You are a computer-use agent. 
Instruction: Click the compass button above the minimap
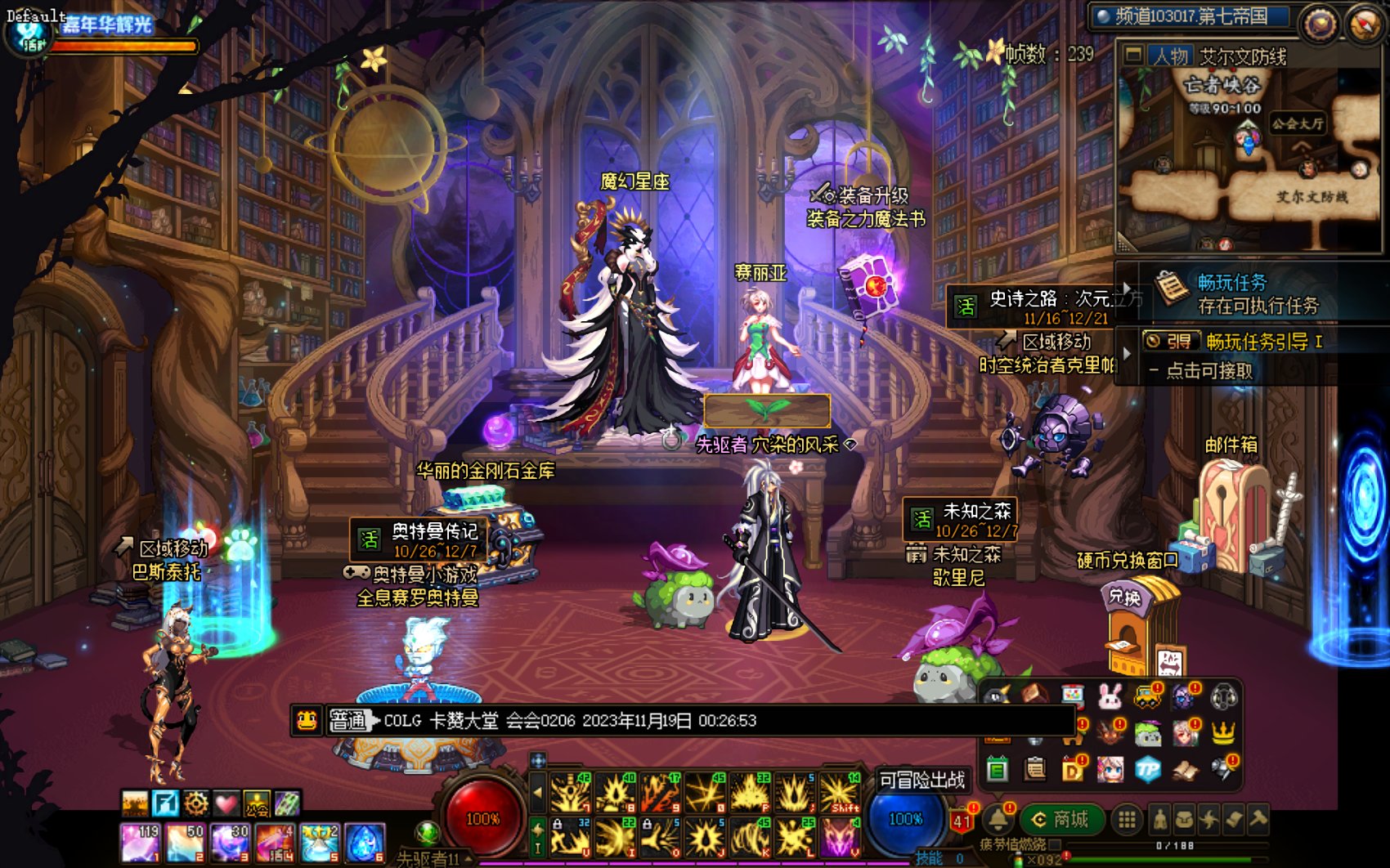coord(1364,25)
